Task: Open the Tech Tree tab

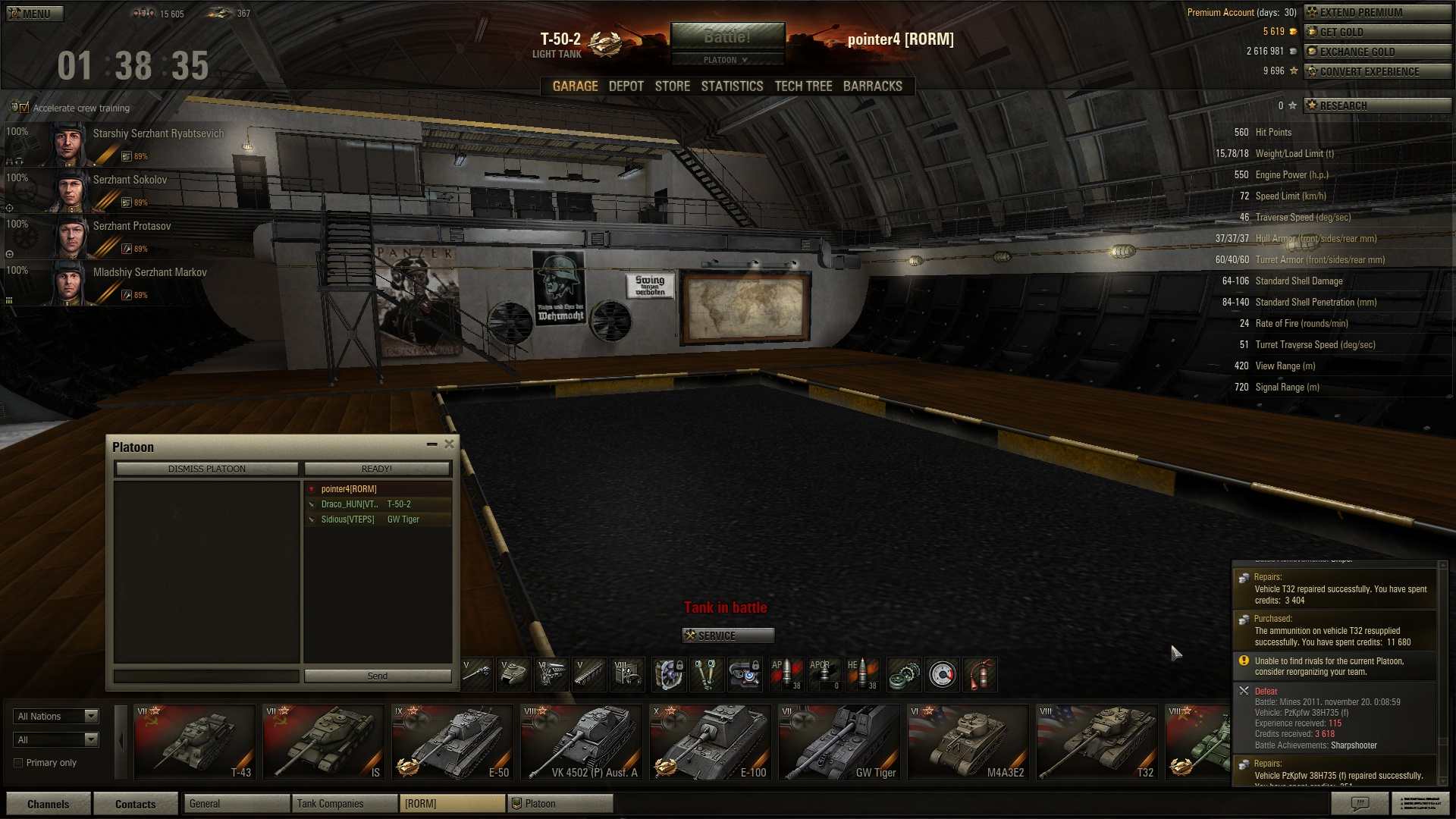Action: 803,86
